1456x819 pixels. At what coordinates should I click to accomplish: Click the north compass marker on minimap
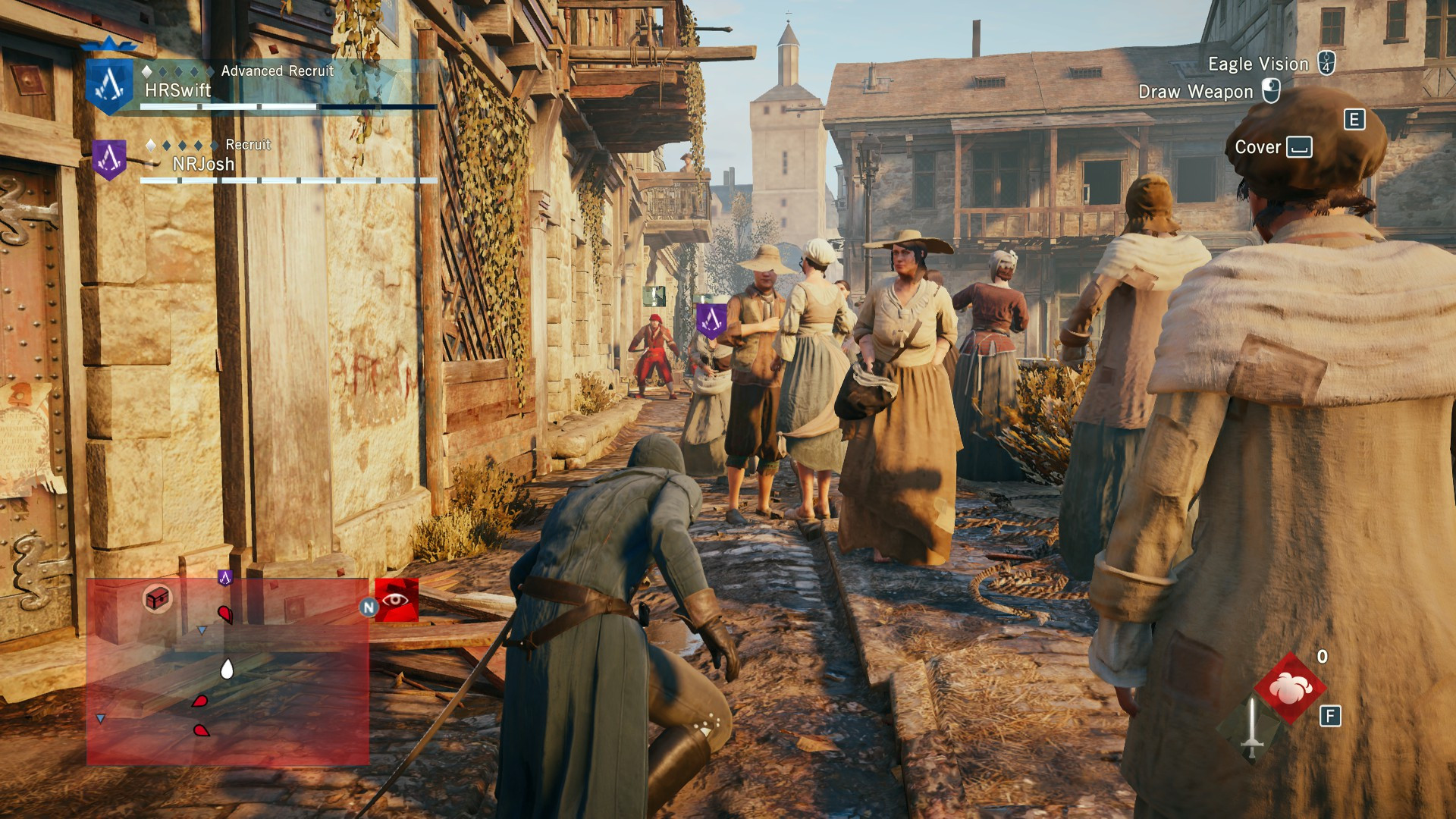point(369,607)
